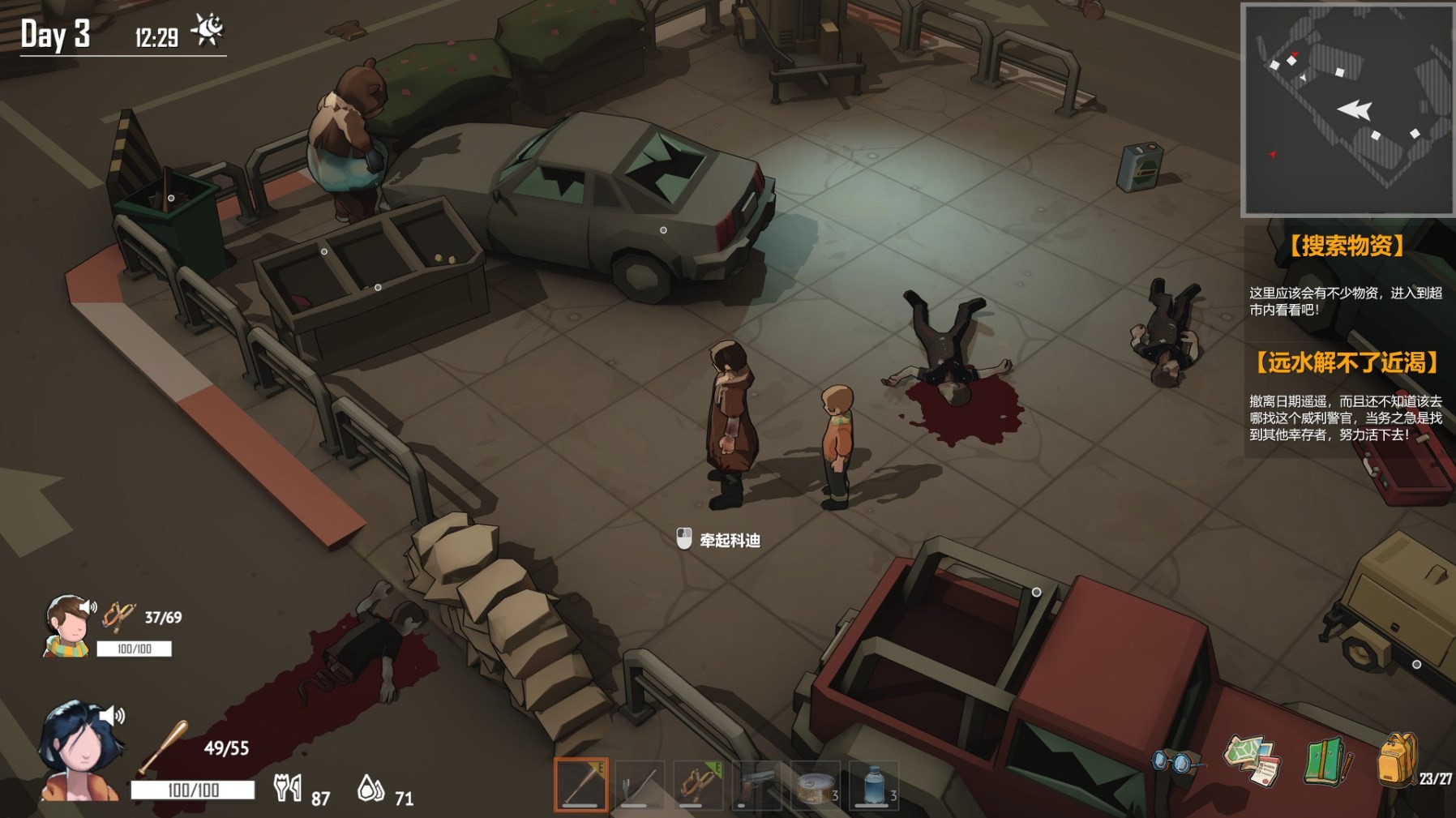Screen dimensions: 1456x818
Task: Open the map and task list icon
Action: point(1253,760)
